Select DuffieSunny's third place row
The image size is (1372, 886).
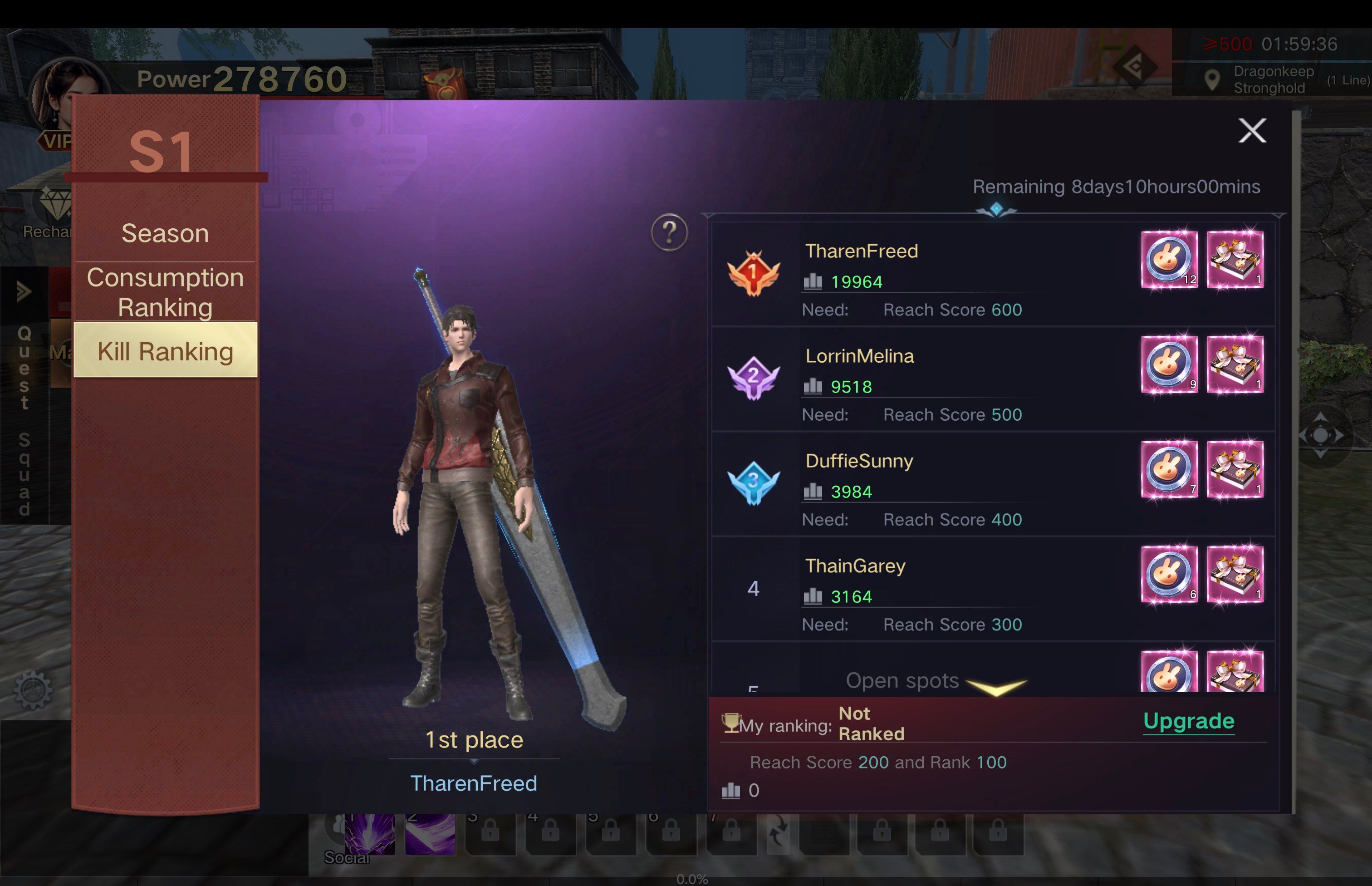[920, 484]
